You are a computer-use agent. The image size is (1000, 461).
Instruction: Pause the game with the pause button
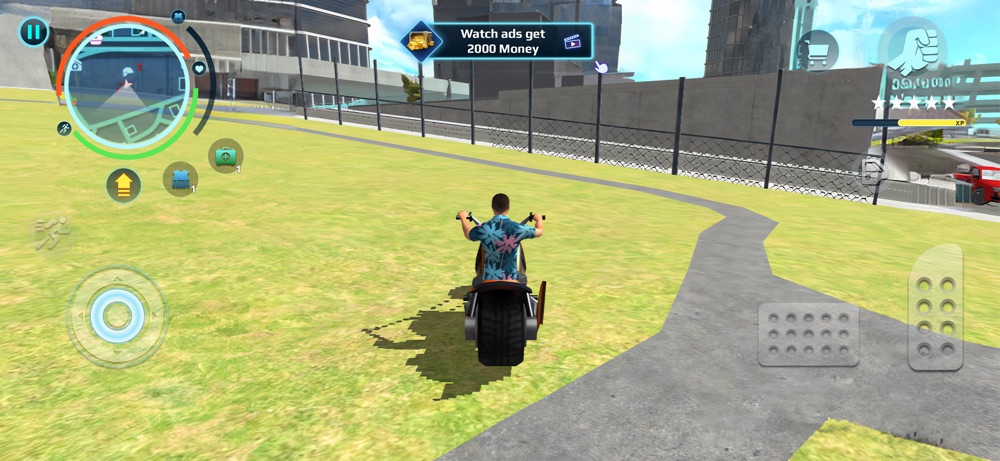click(33, 32)
